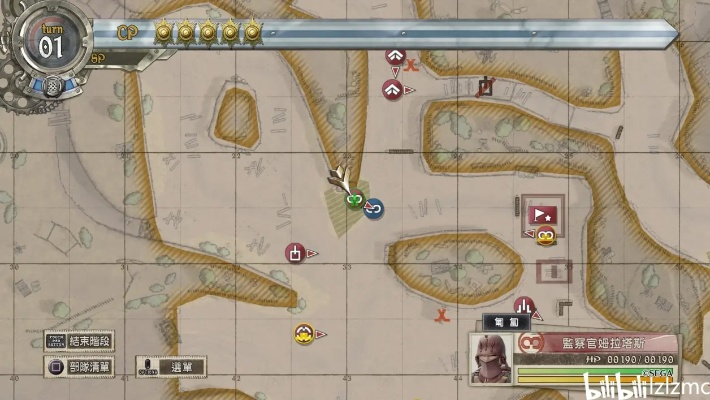Select the red enemy marker with box symbol
This screenshot has width=710, height=400.
[295, 253]
